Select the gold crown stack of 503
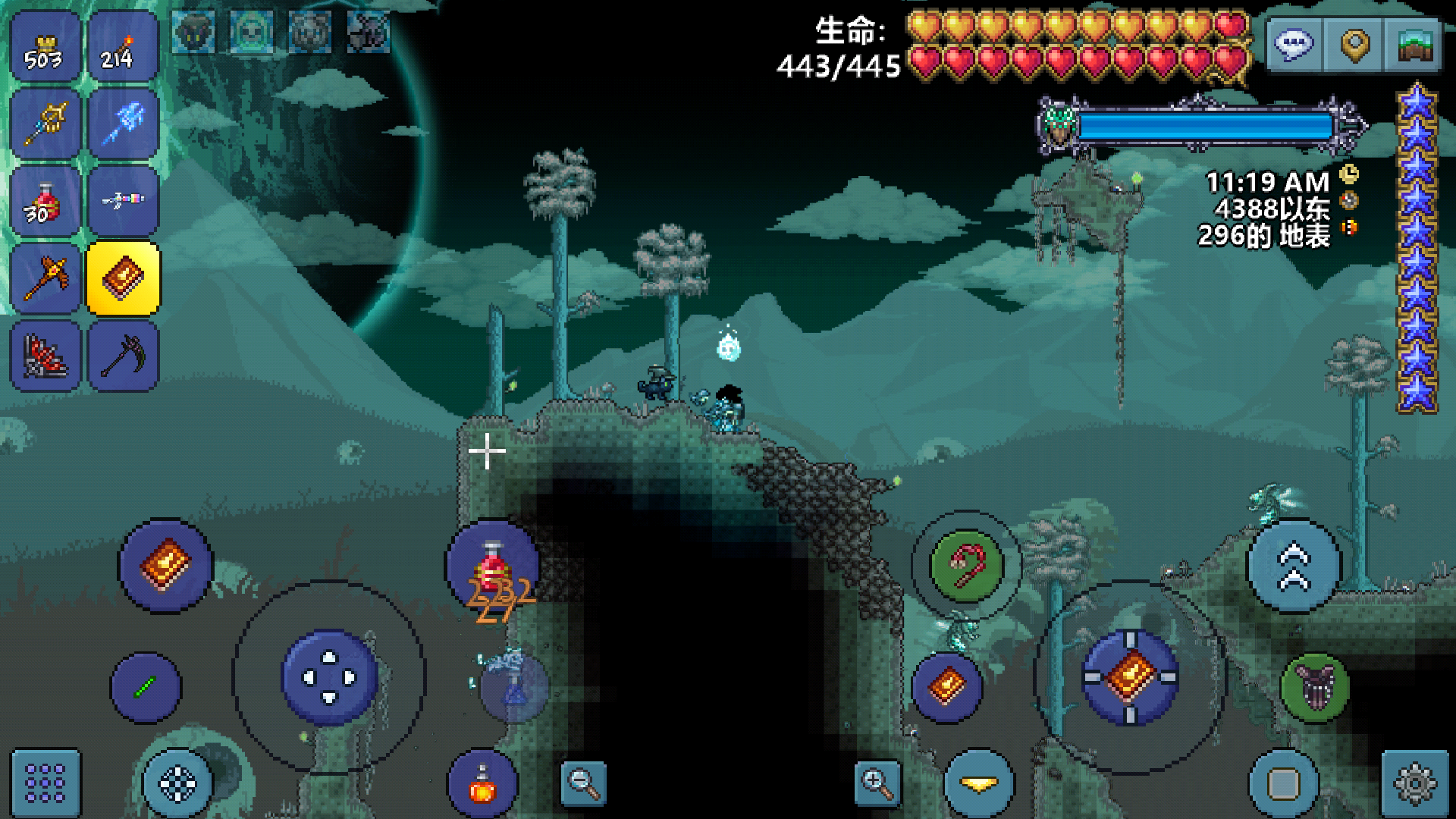Screen dimensions: 1456x819 coord(45,47)
